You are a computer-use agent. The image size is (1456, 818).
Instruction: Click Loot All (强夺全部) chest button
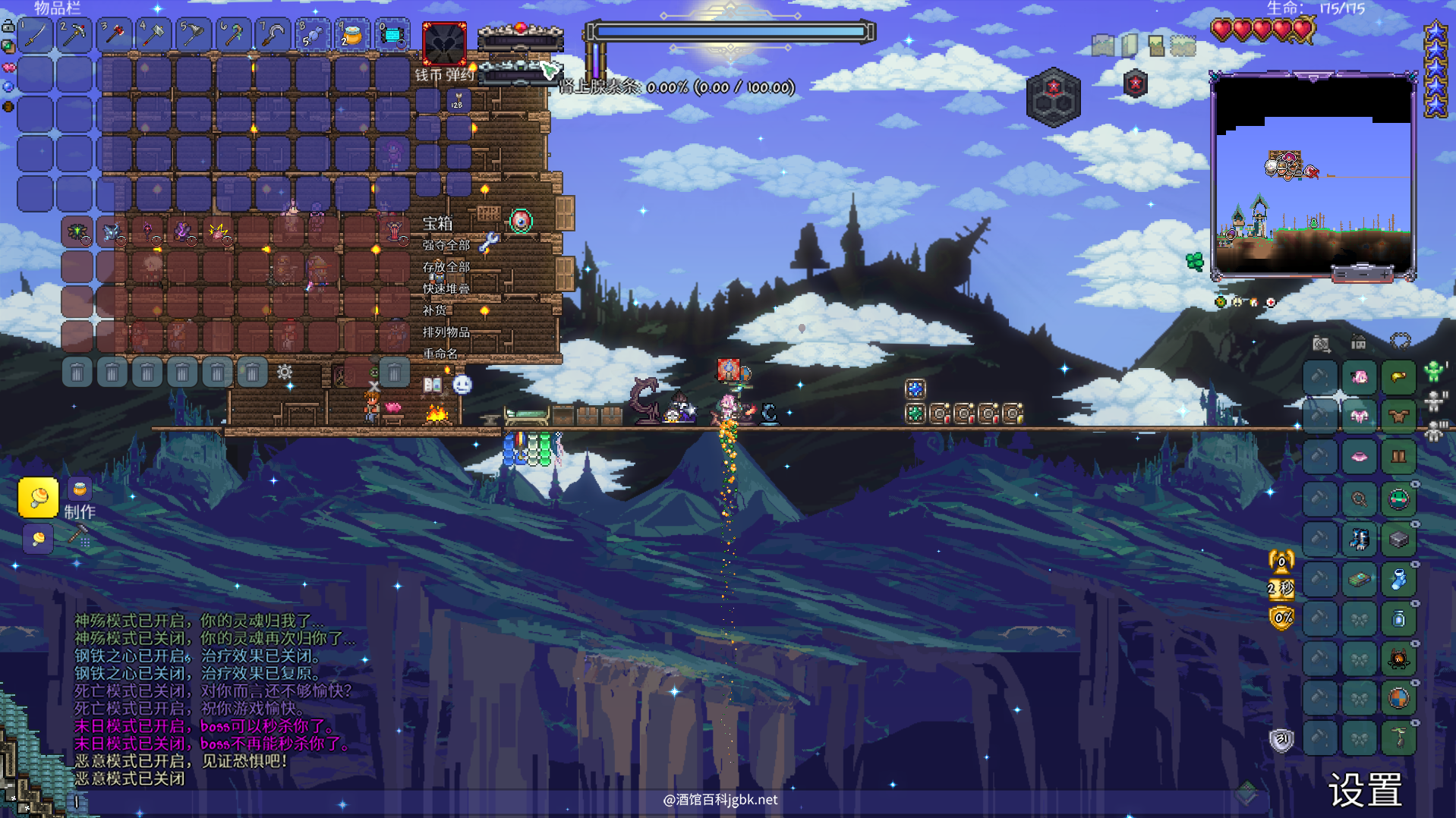tap(446, 245)
